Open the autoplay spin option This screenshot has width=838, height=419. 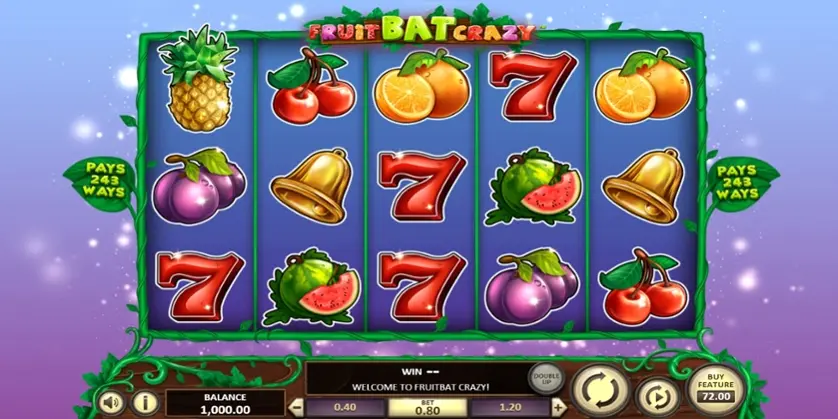tap(657, 394)
